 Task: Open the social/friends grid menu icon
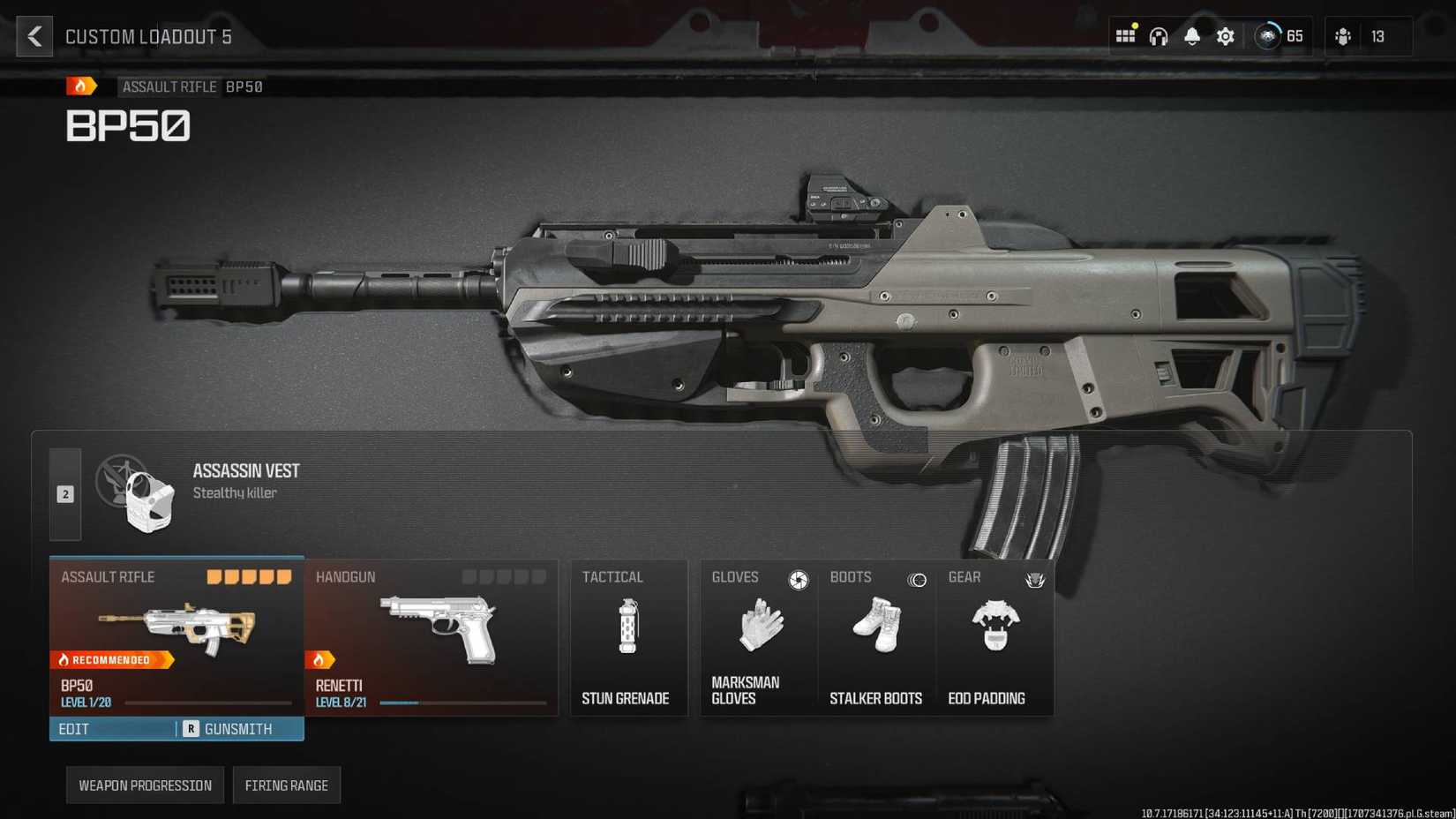pos(1125,35)
